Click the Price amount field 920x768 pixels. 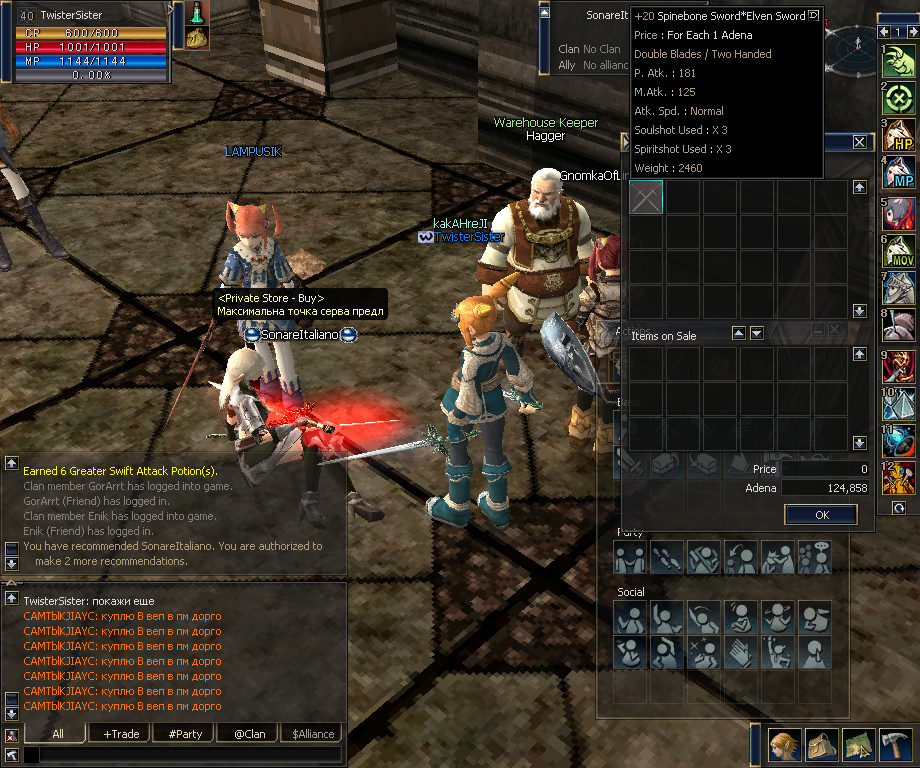click(824, 469)
